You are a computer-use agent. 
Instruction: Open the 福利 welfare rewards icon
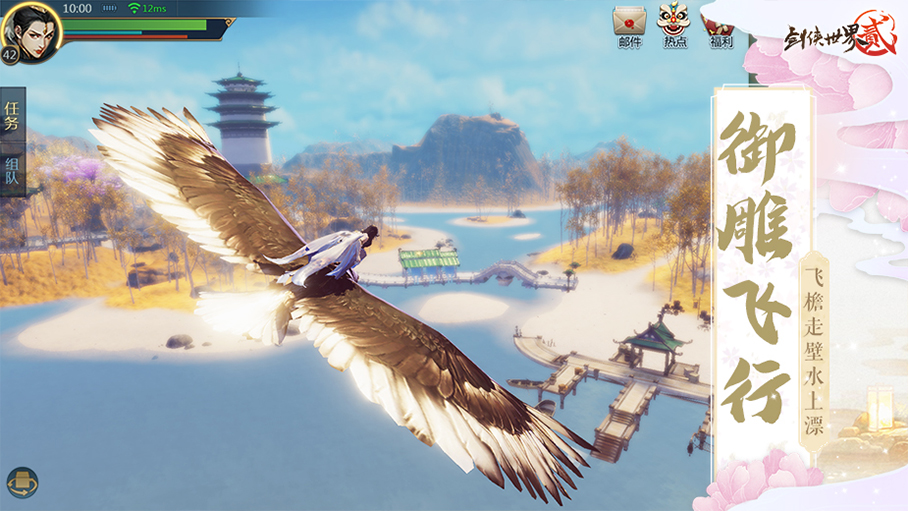click(720, 24)
